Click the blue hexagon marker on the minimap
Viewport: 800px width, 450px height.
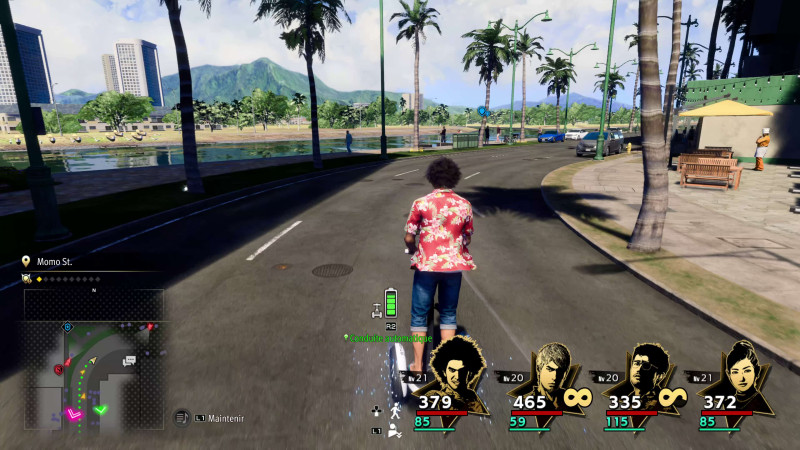pos(67,327)
